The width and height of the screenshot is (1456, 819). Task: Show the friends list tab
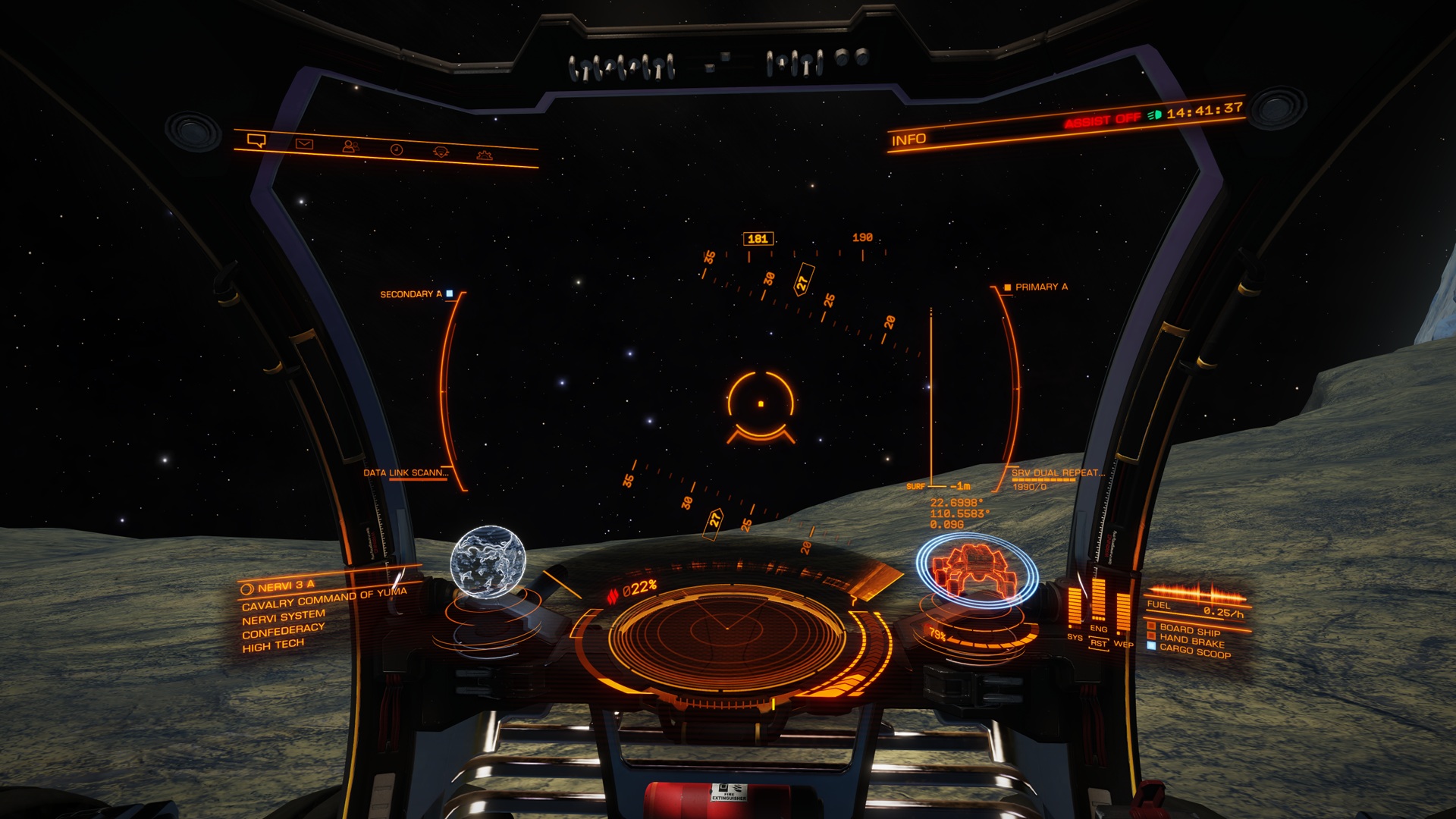pos(350,146)
